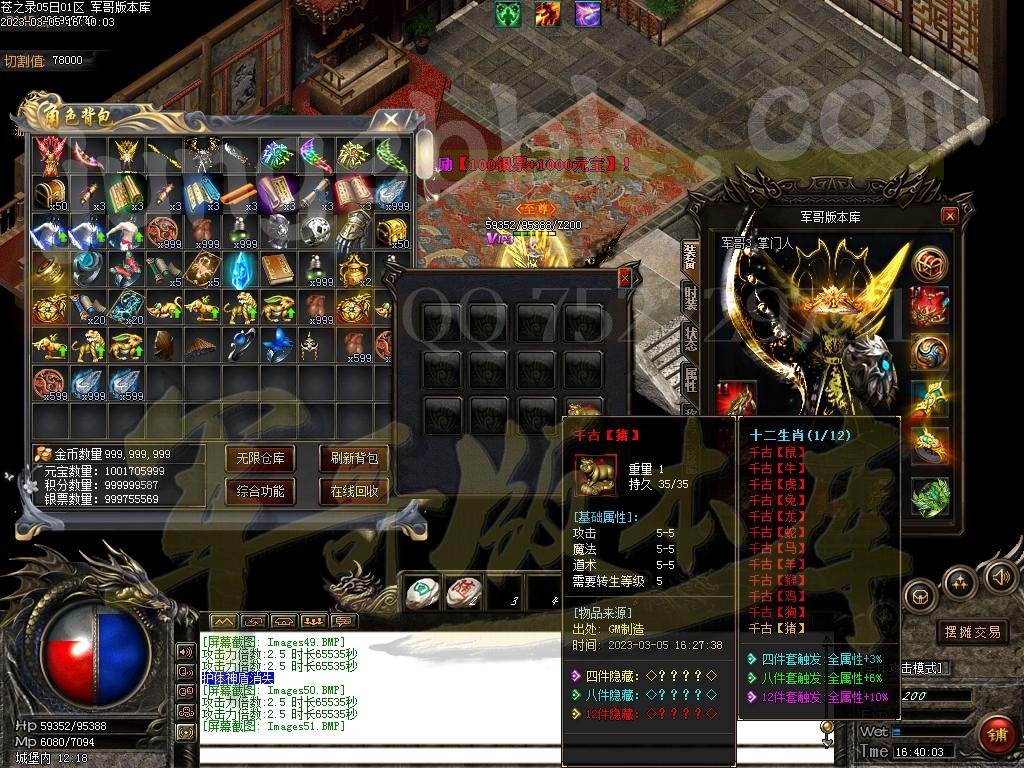
Task: Close the 军哥版本库 character equipment panel
Action: pyautogui.click(x=950, y=216)
